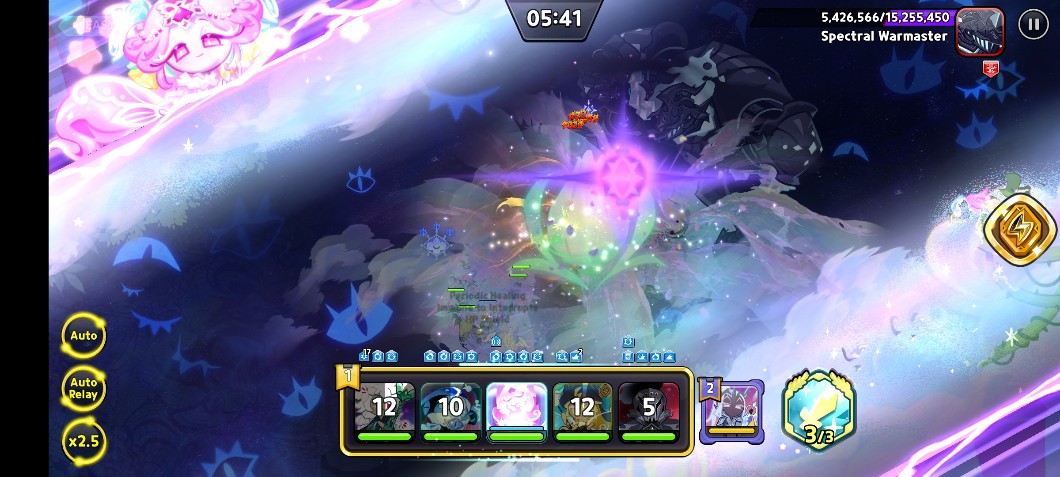This screenshot has height=477, width=1060.
Task: Toggle the Auto Relay button
Action: click(84, 388)
